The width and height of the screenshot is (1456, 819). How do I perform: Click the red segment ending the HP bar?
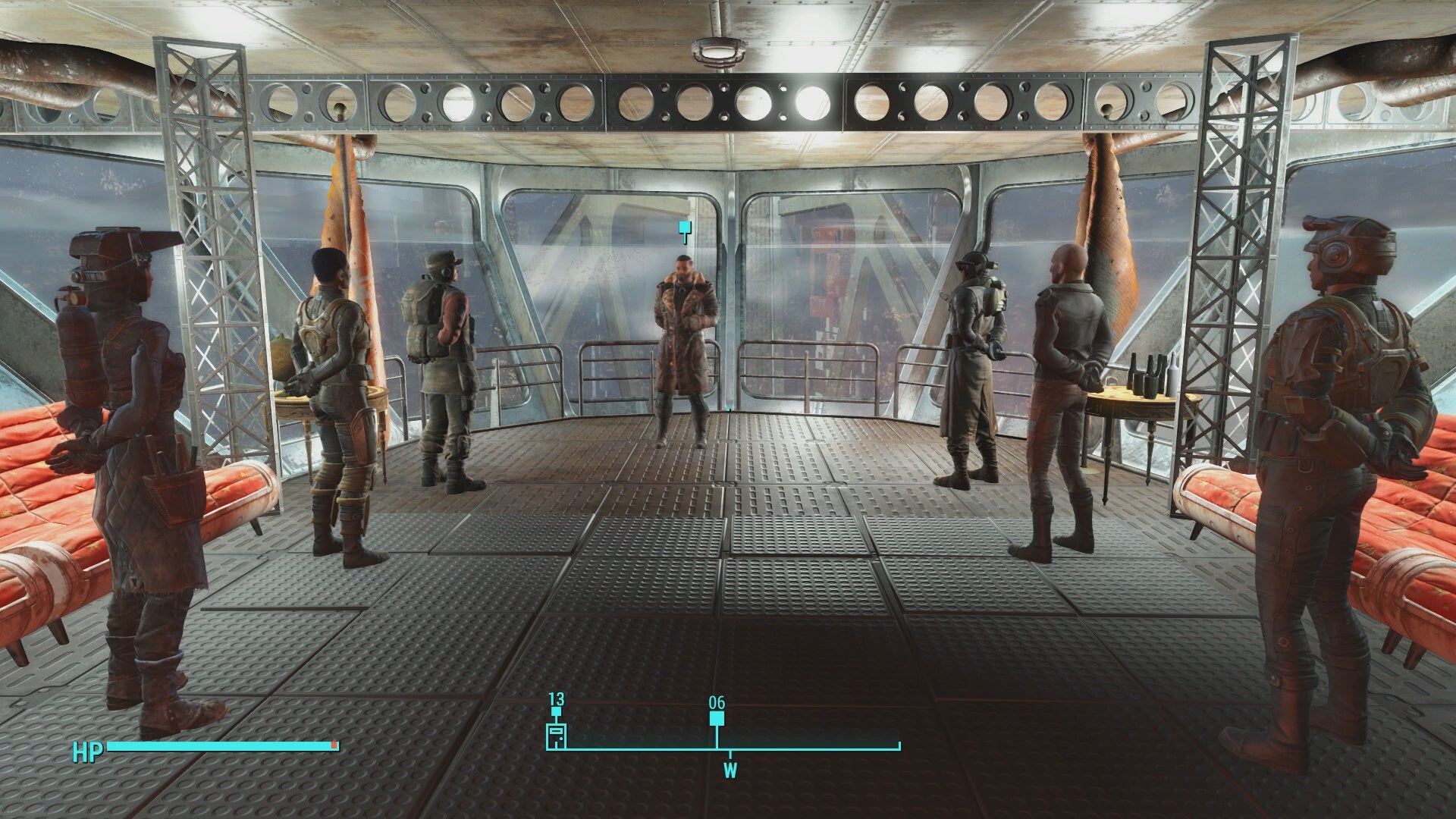click(334, 745)
